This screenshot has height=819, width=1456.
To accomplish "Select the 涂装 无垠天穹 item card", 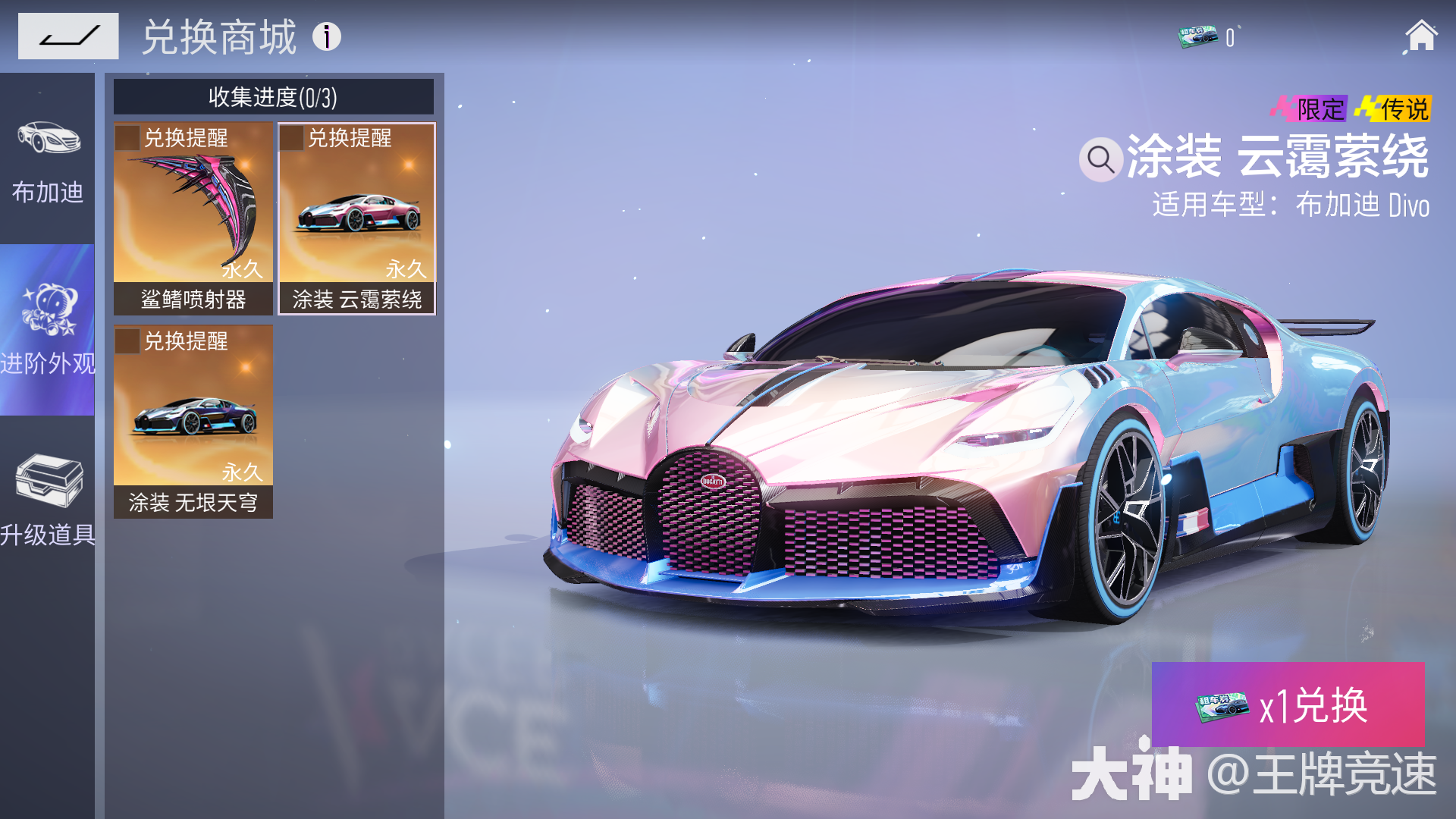I will pos(193,422).
